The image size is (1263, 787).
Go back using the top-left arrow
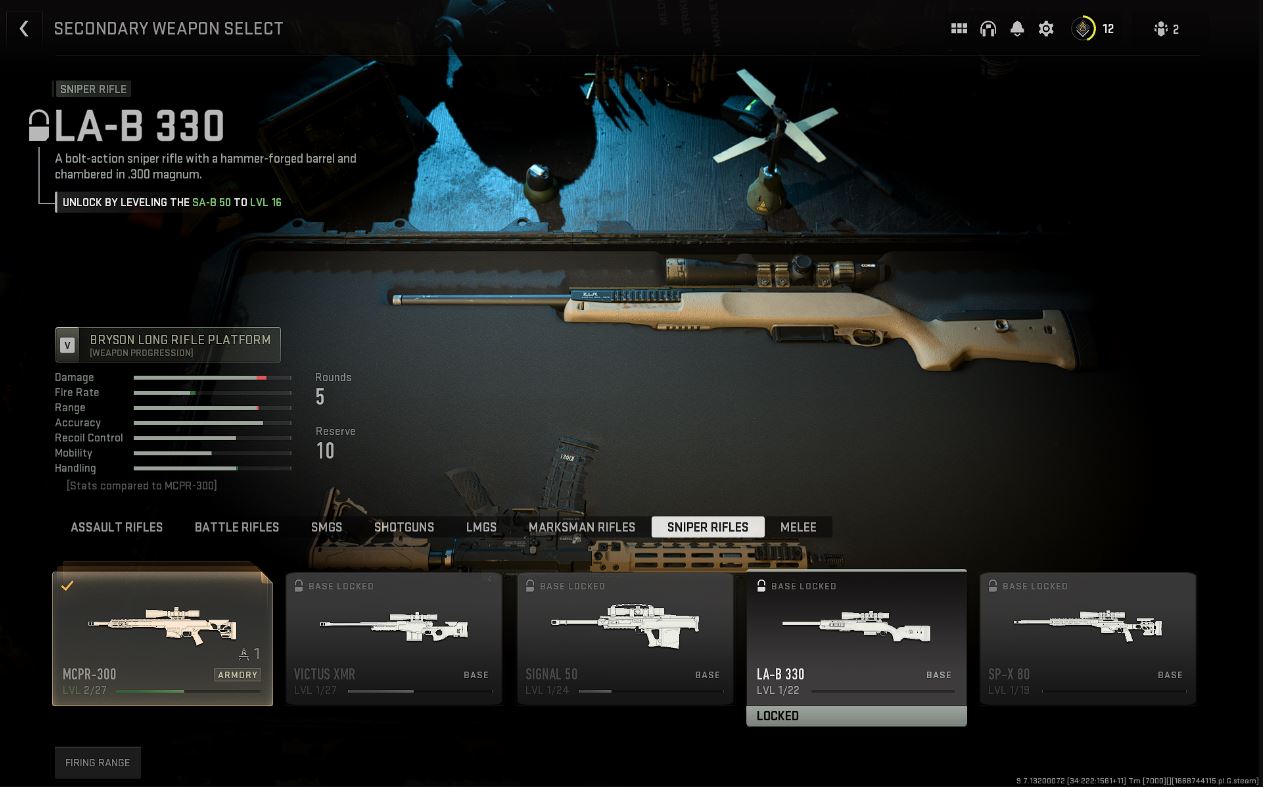pyautogui.click(x=24, y=29)
